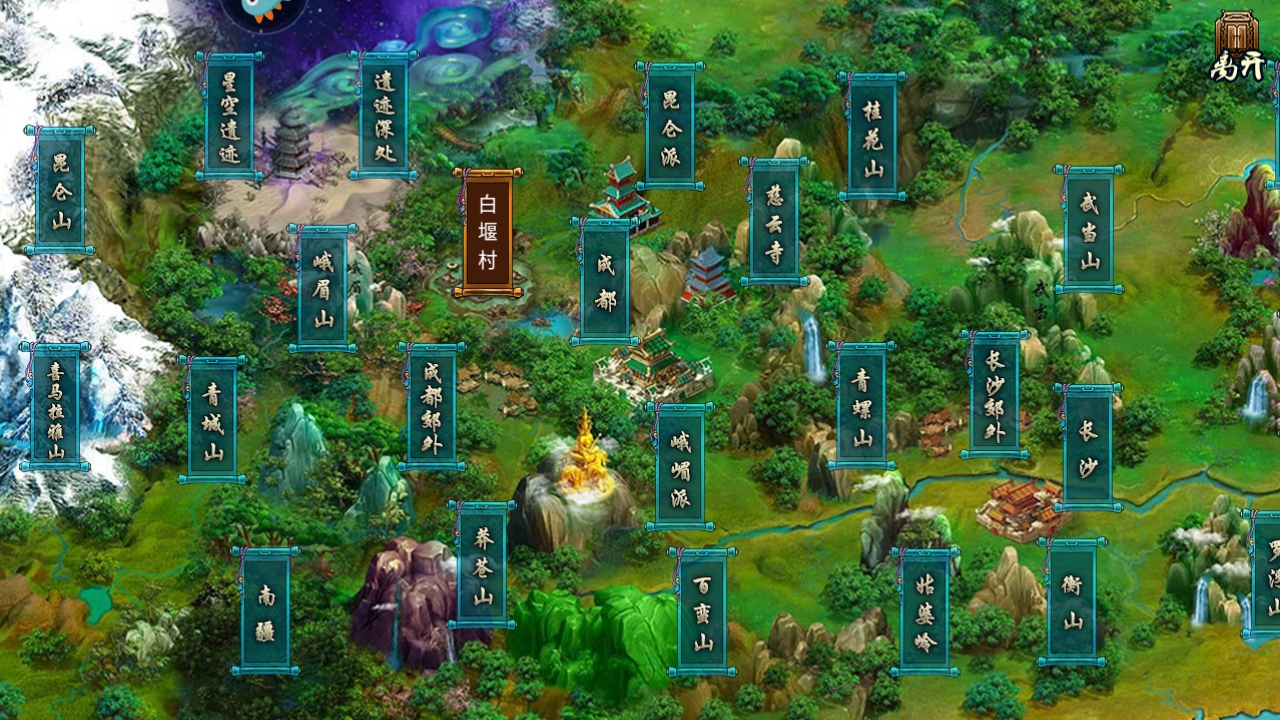
Task: Choose the 峨眉山 banner
Action: pyautogui.click(x=322, y=288)
